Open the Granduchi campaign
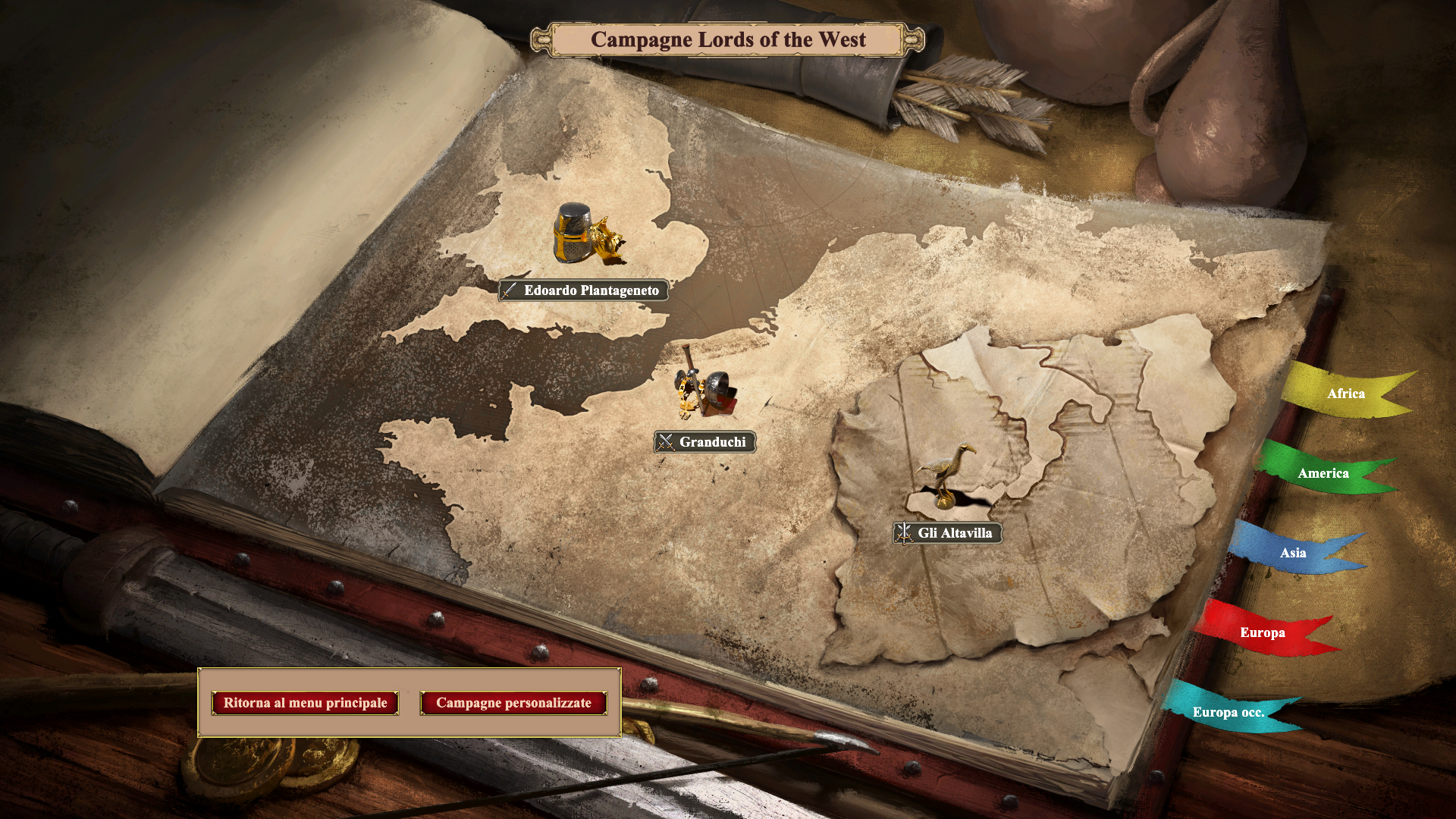 click(704, 442)
